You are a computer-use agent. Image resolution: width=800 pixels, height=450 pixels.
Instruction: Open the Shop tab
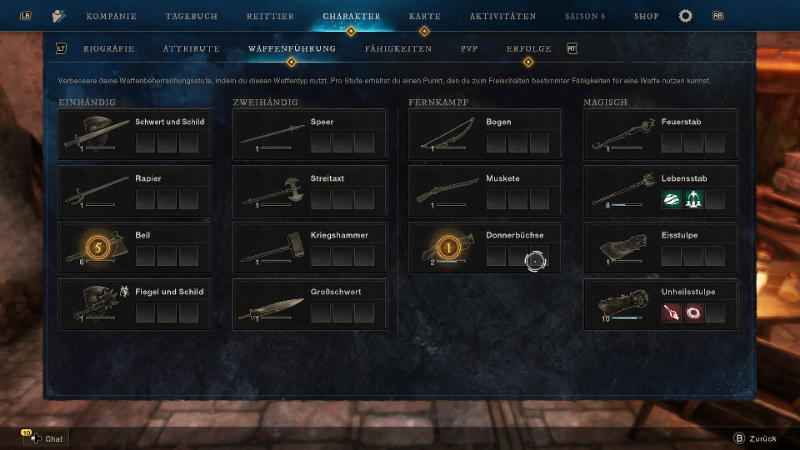click(x=646, y=16)
